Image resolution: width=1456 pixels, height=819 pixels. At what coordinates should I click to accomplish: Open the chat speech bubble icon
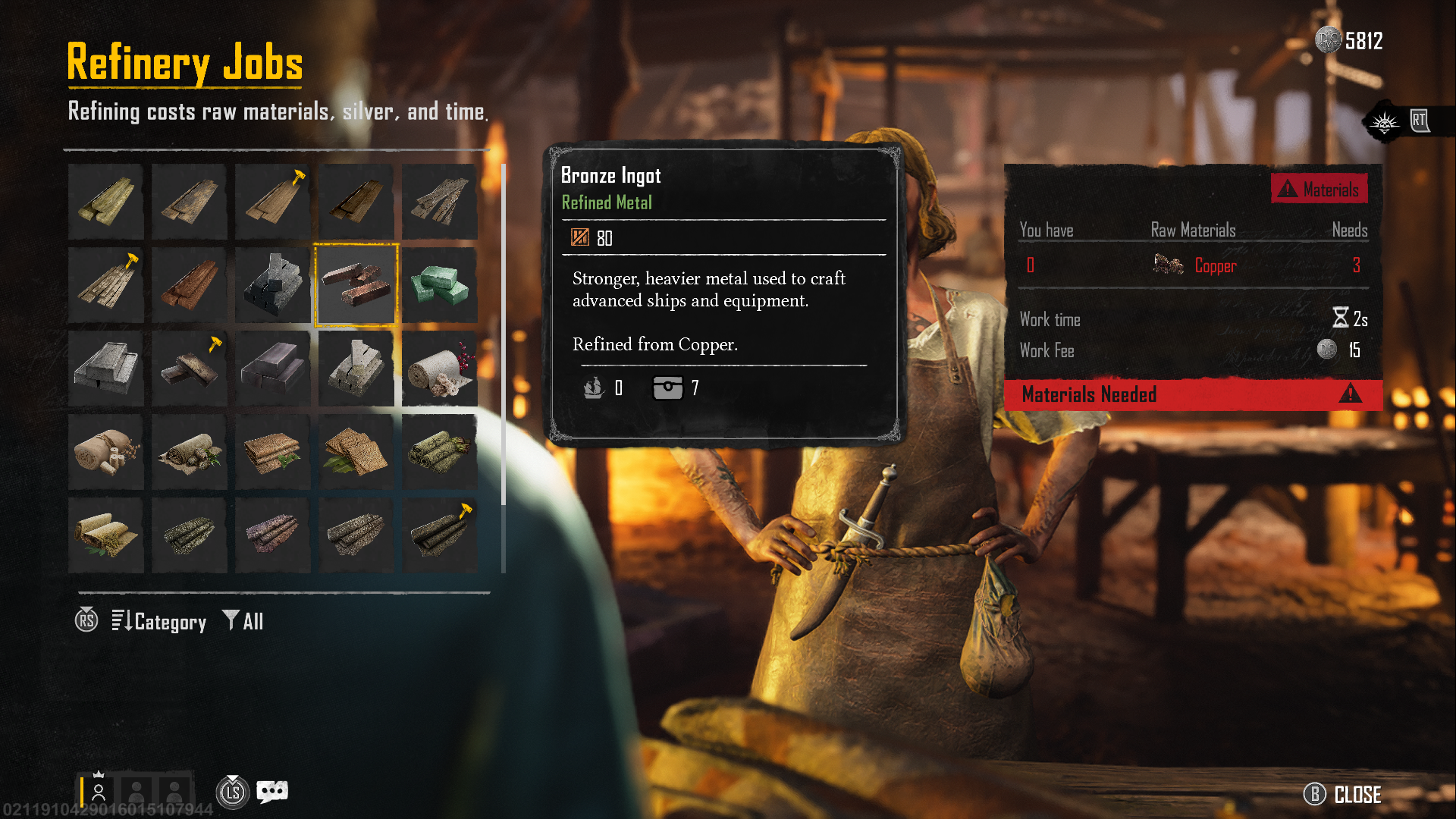click(x=272, y=792)
